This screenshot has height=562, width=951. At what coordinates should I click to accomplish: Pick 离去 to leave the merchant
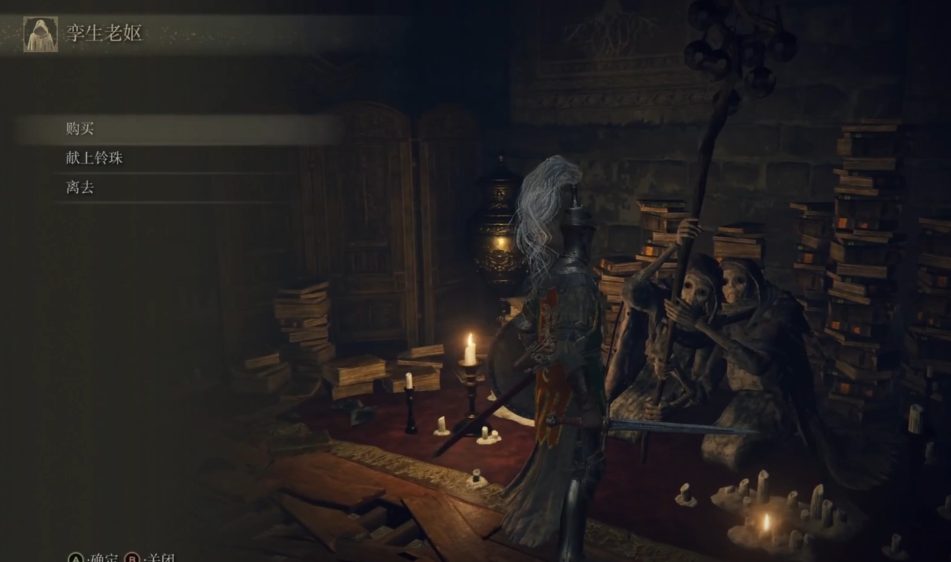point(80,187)
